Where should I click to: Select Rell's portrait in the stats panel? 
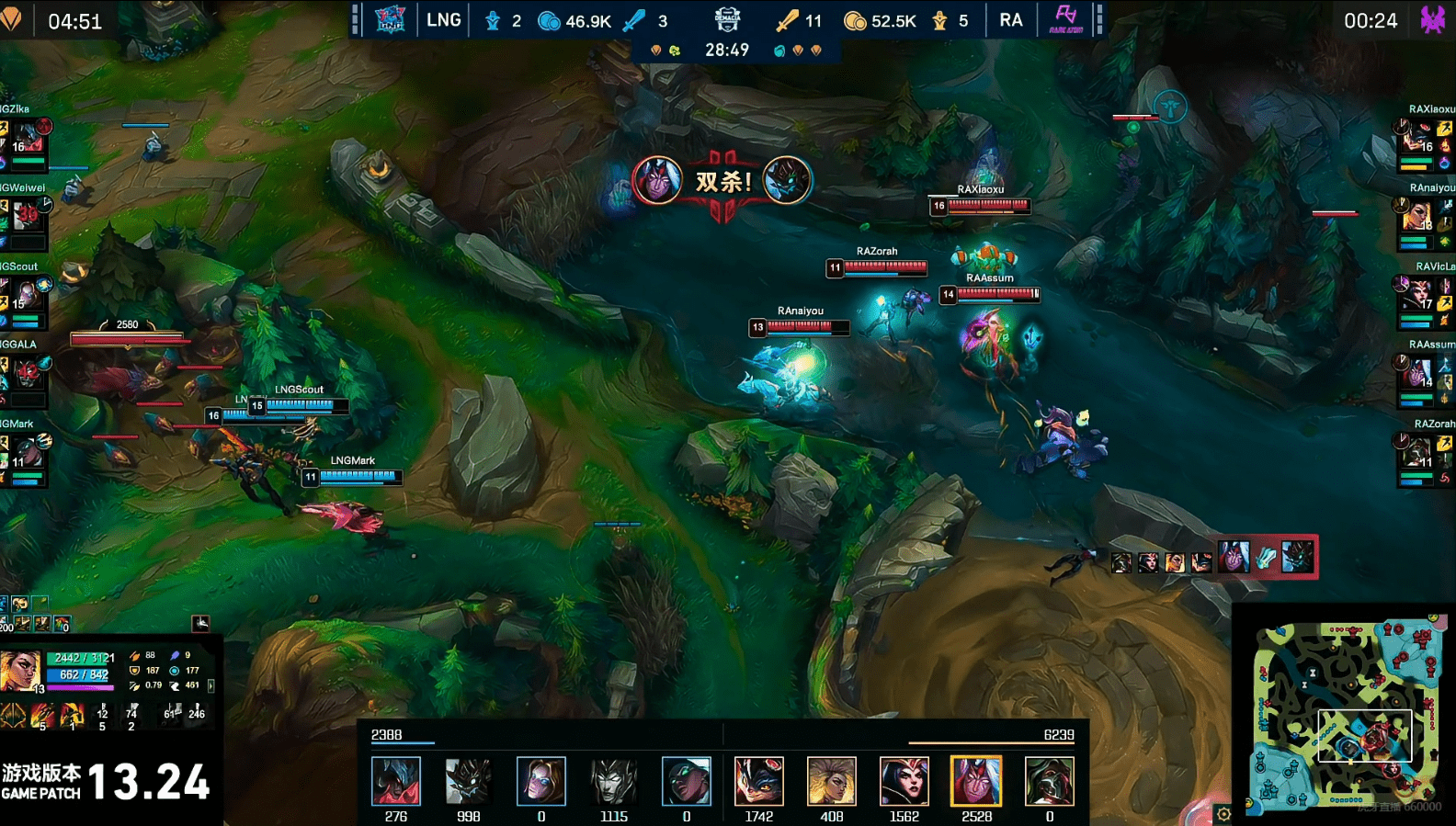pos(20,672)
